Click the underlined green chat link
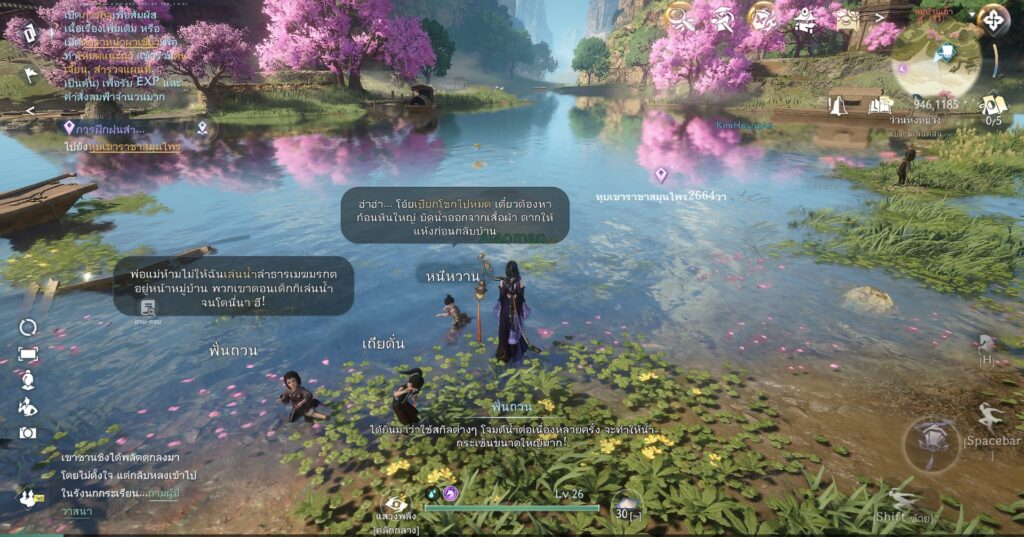The width and height of the screenshot is (1024, 537). coord(163,493)
